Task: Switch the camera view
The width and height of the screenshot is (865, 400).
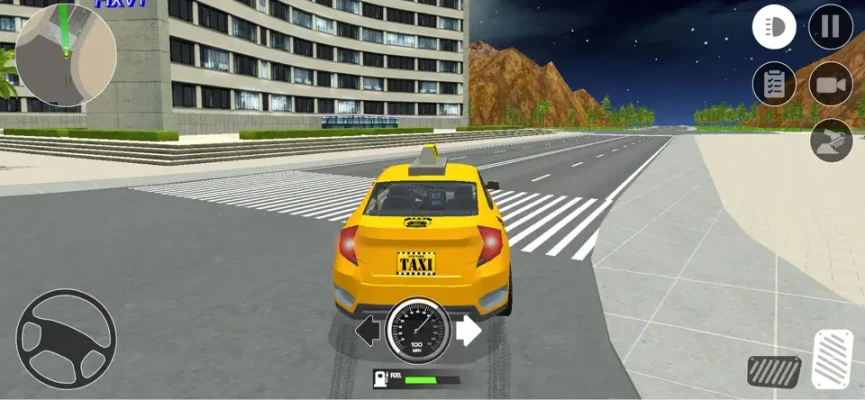Action: click(830, 83)
